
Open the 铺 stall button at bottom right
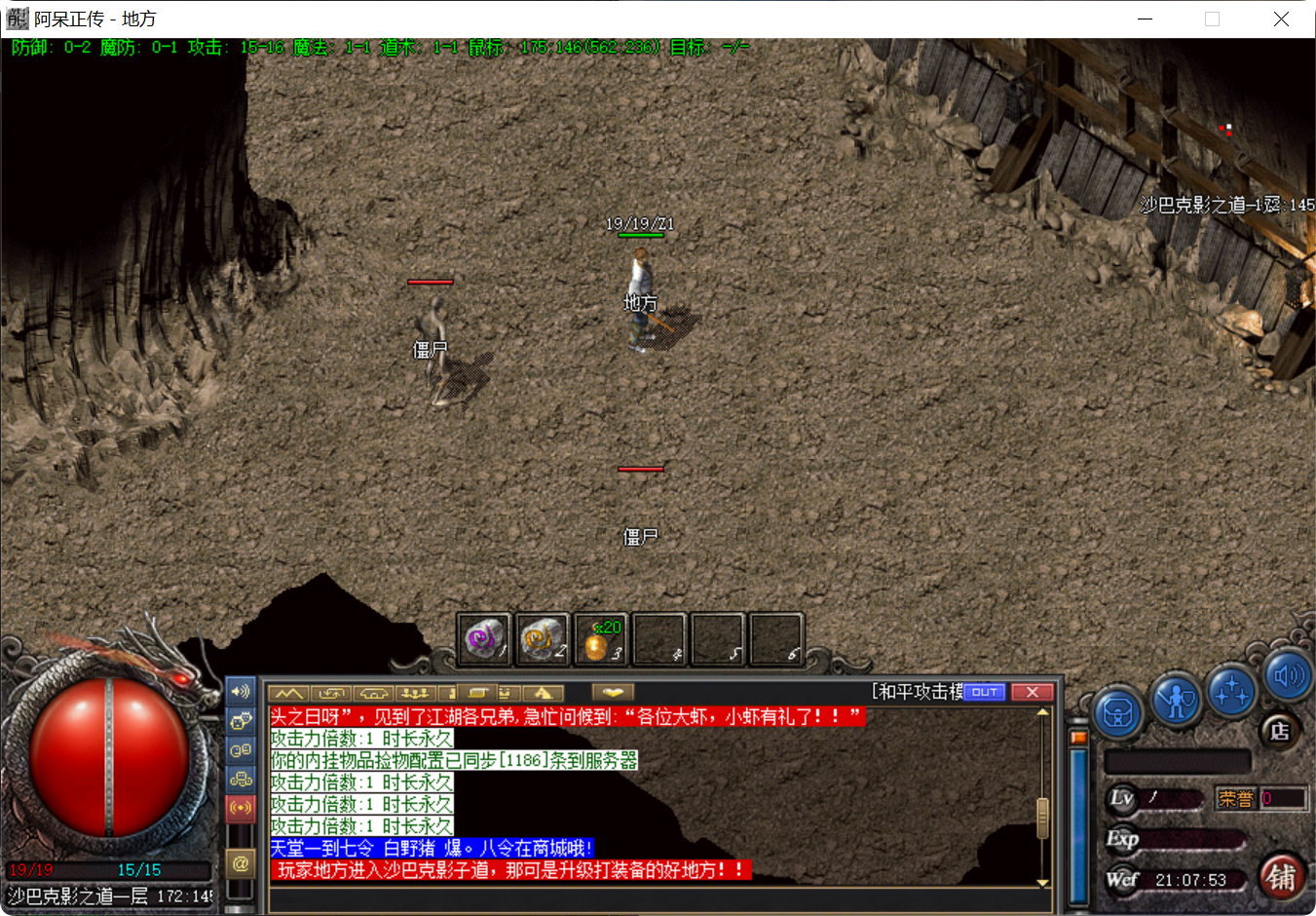pyautogui.click(x=1281, y=879)
